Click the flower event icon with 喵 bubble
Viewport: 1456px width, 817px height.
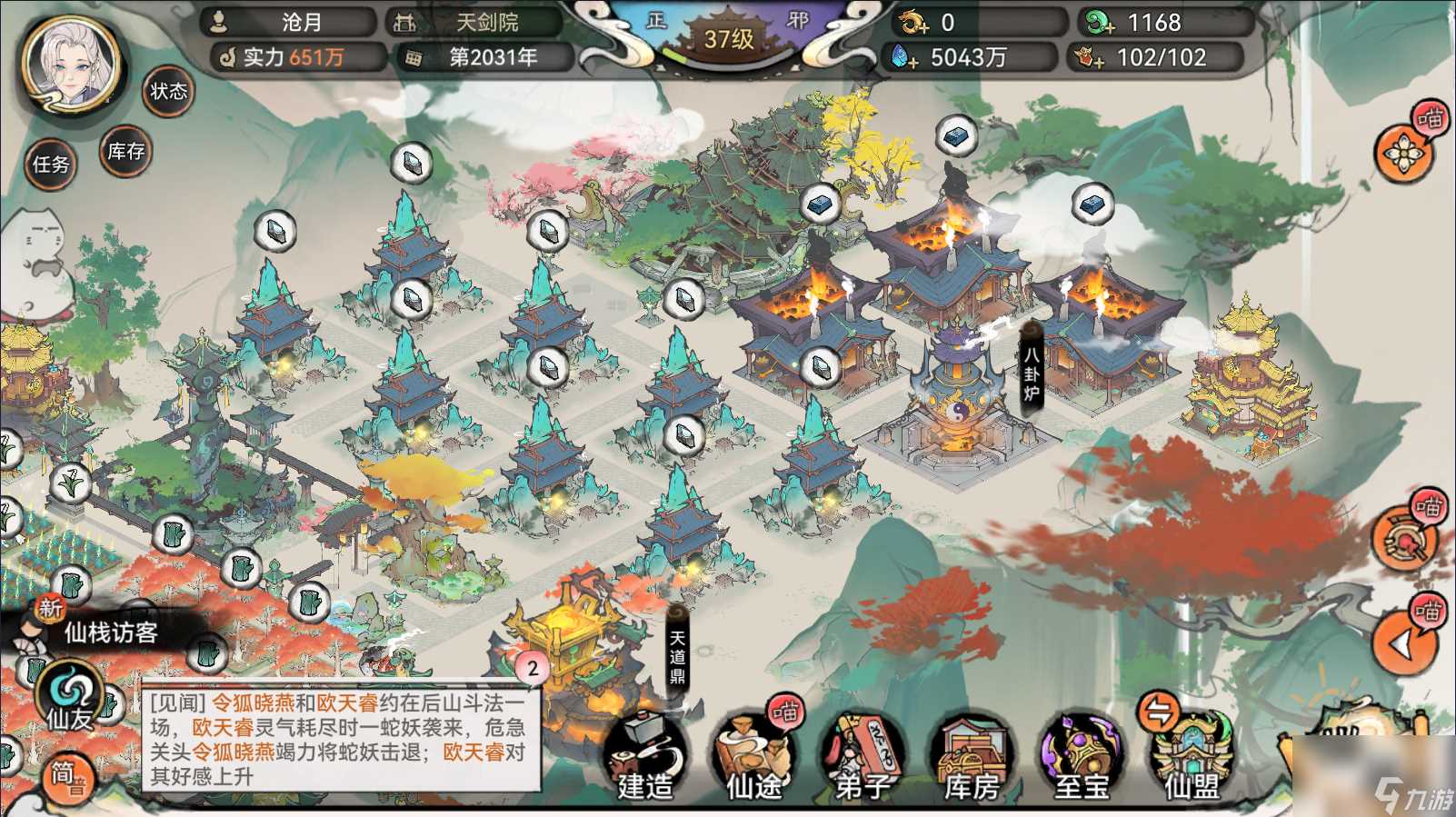coord(1401,154)
